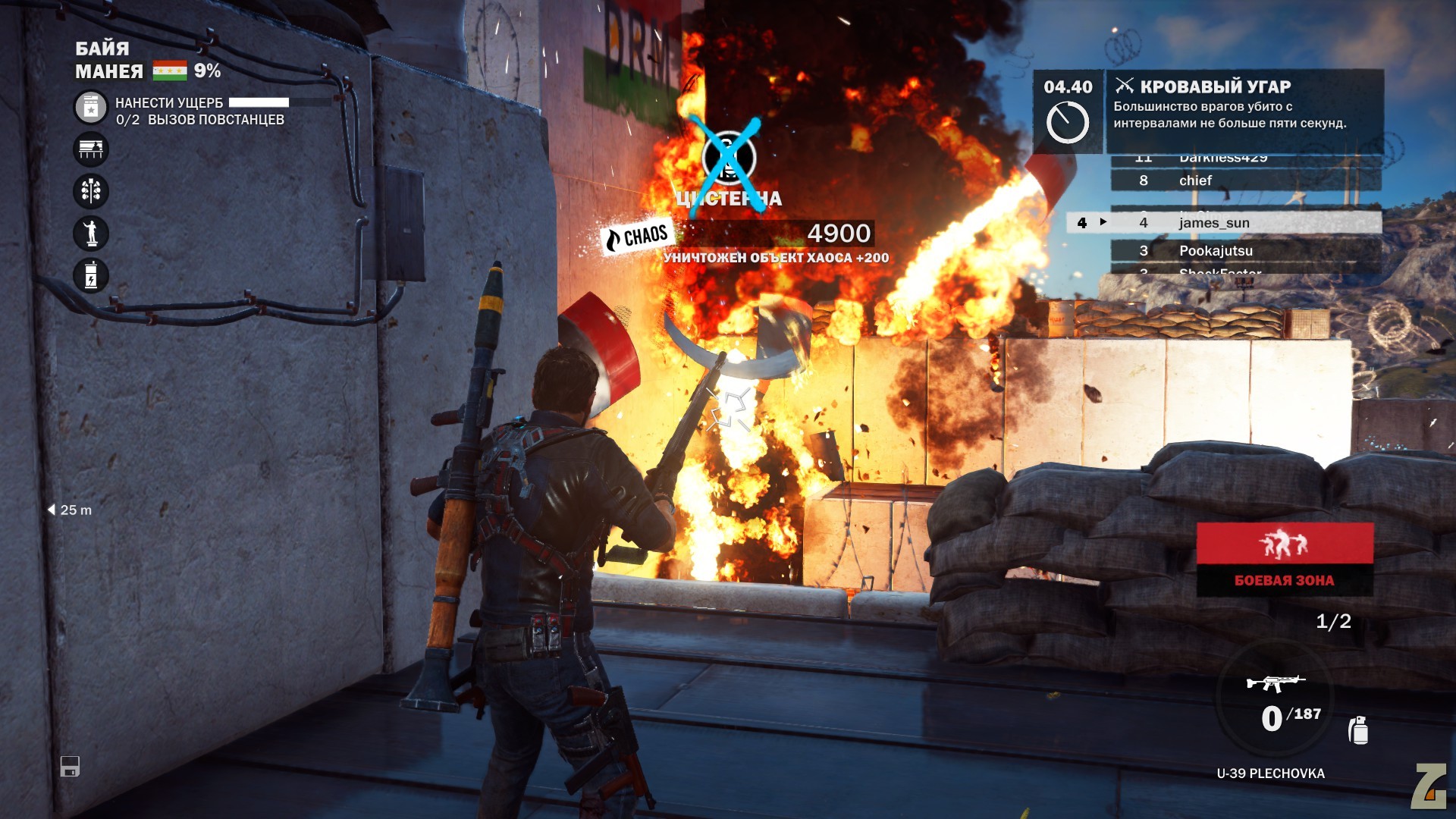The height and width of the screenshot is (819, 1456).
Task: Click the Цистерна crossed-out target marker
Action: click(728, 158)
